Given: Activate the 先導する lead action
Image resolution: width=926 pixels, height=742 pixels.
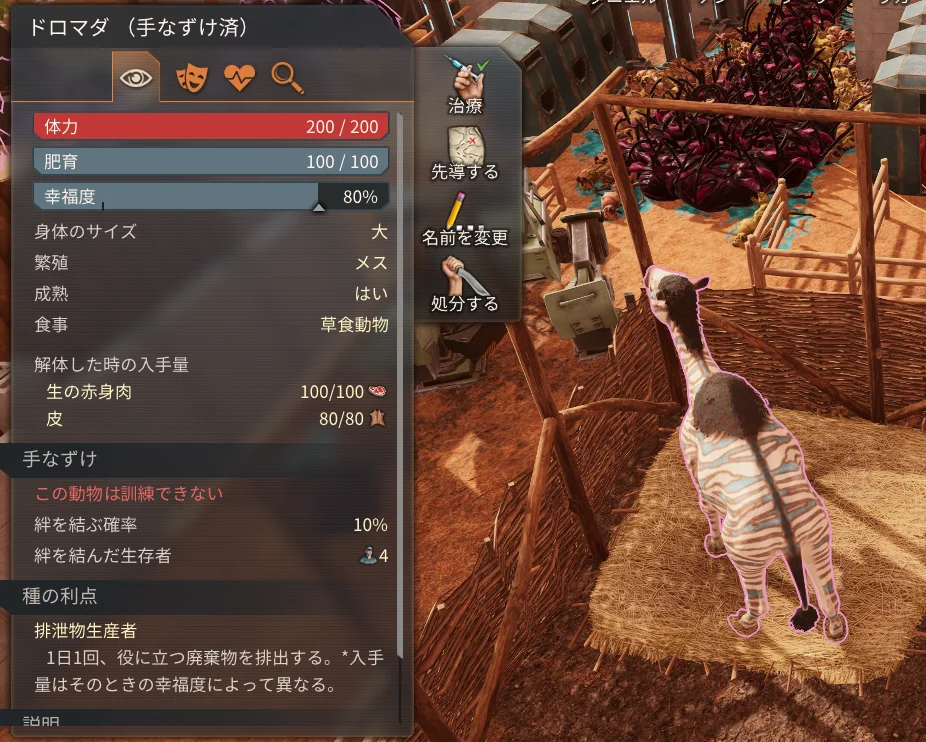Looking at the screenshot, I should coord(465,151).
